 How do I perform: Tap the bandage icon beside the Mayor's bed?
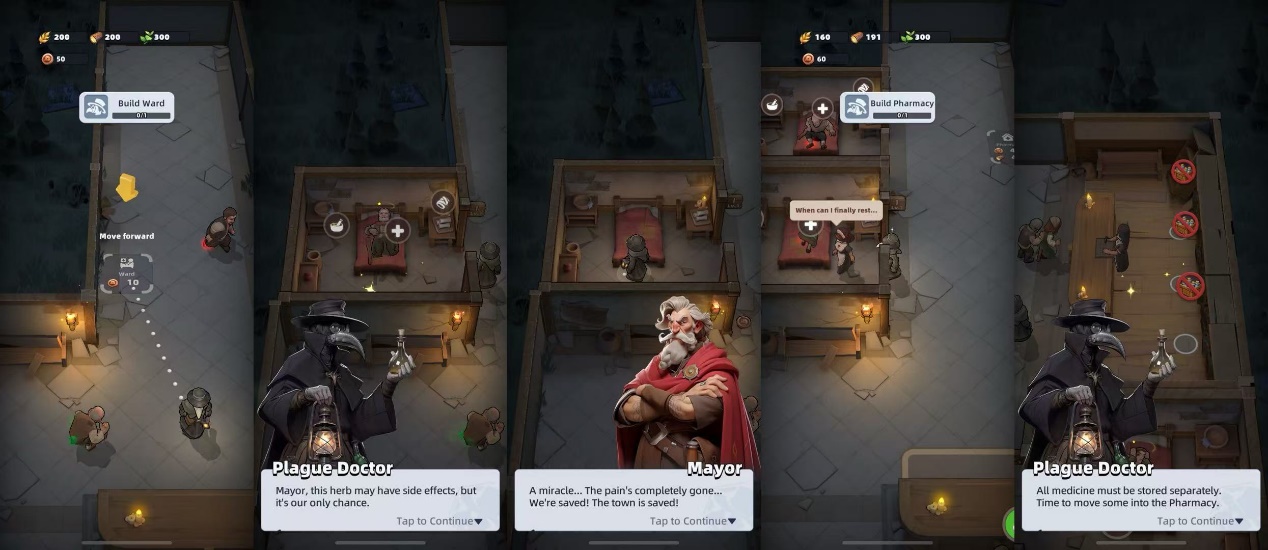point(443,202)
